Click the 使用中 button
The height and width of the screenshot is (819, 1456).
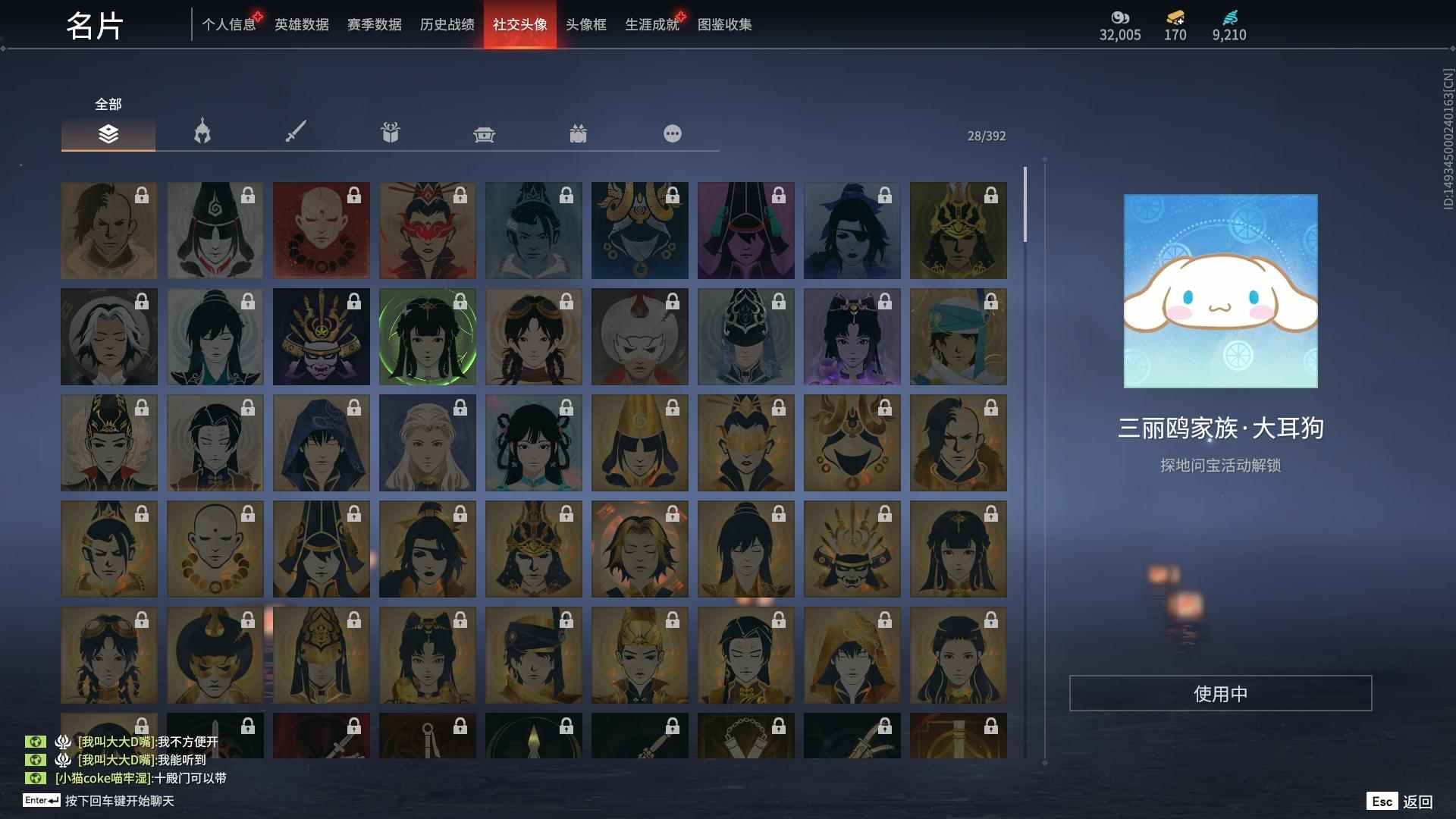(x=1222, y=691)
